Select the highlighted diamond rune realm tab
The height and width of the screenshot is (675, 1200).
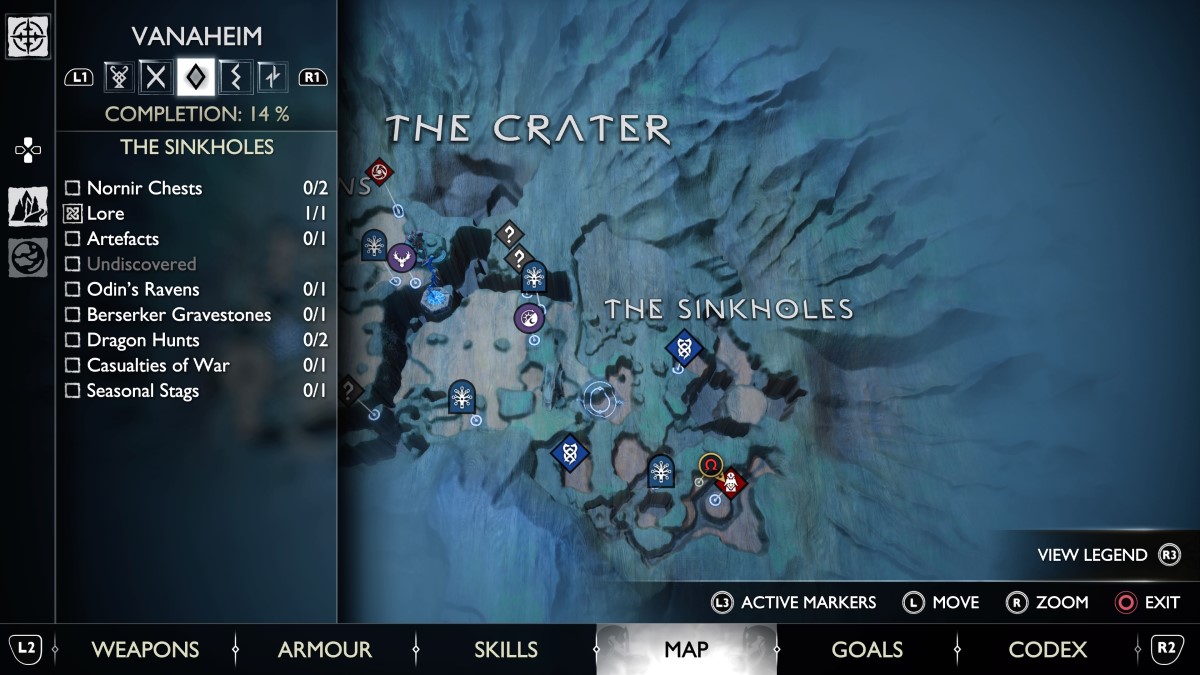(194, 76)
